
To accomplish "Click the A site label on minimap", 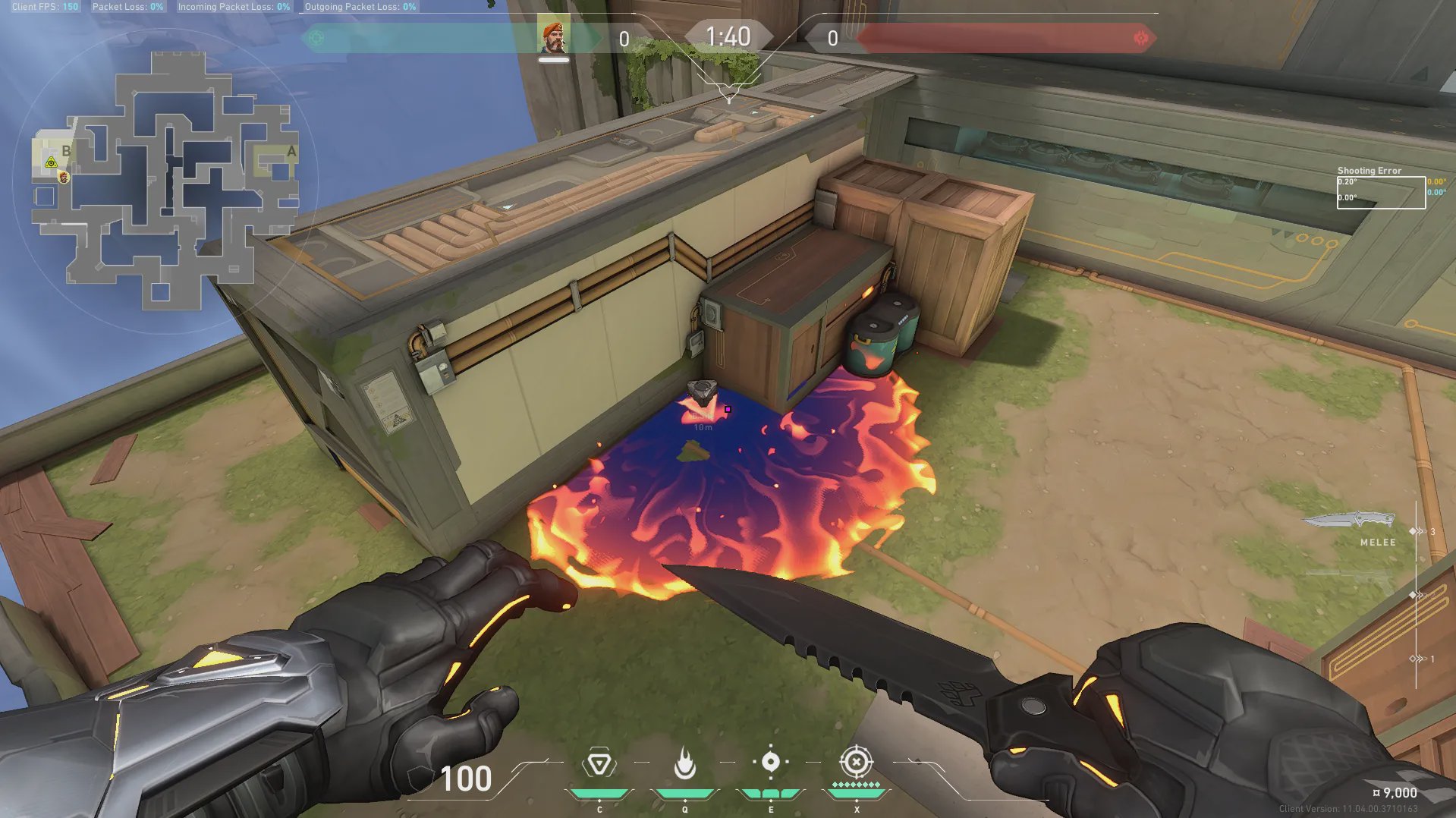I will [291, 152].
